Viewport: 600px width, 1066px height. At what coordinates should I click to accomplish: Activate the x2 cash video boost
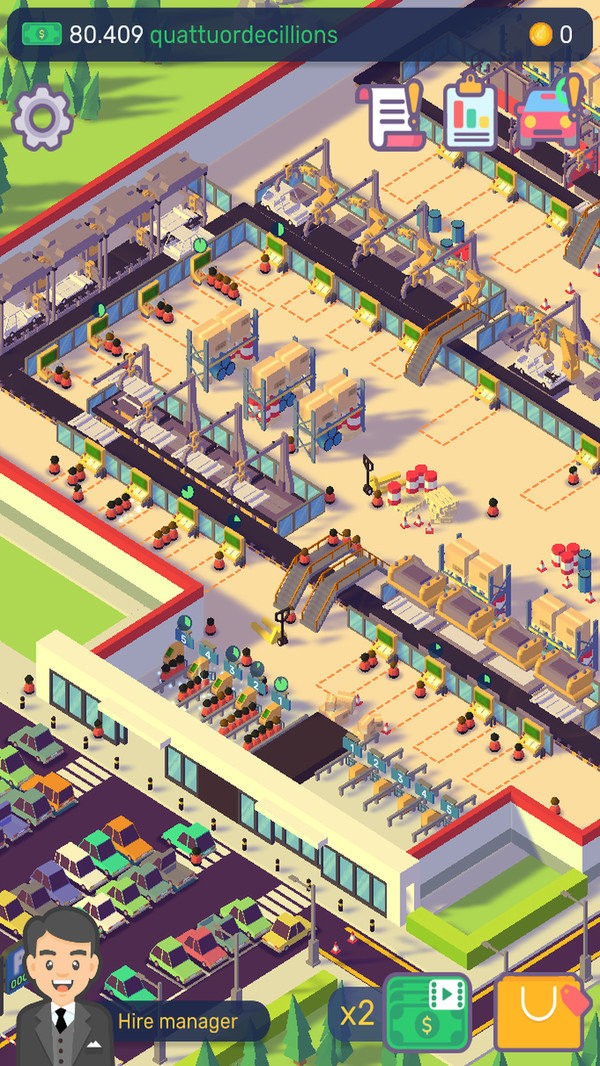click(427, 1013)
